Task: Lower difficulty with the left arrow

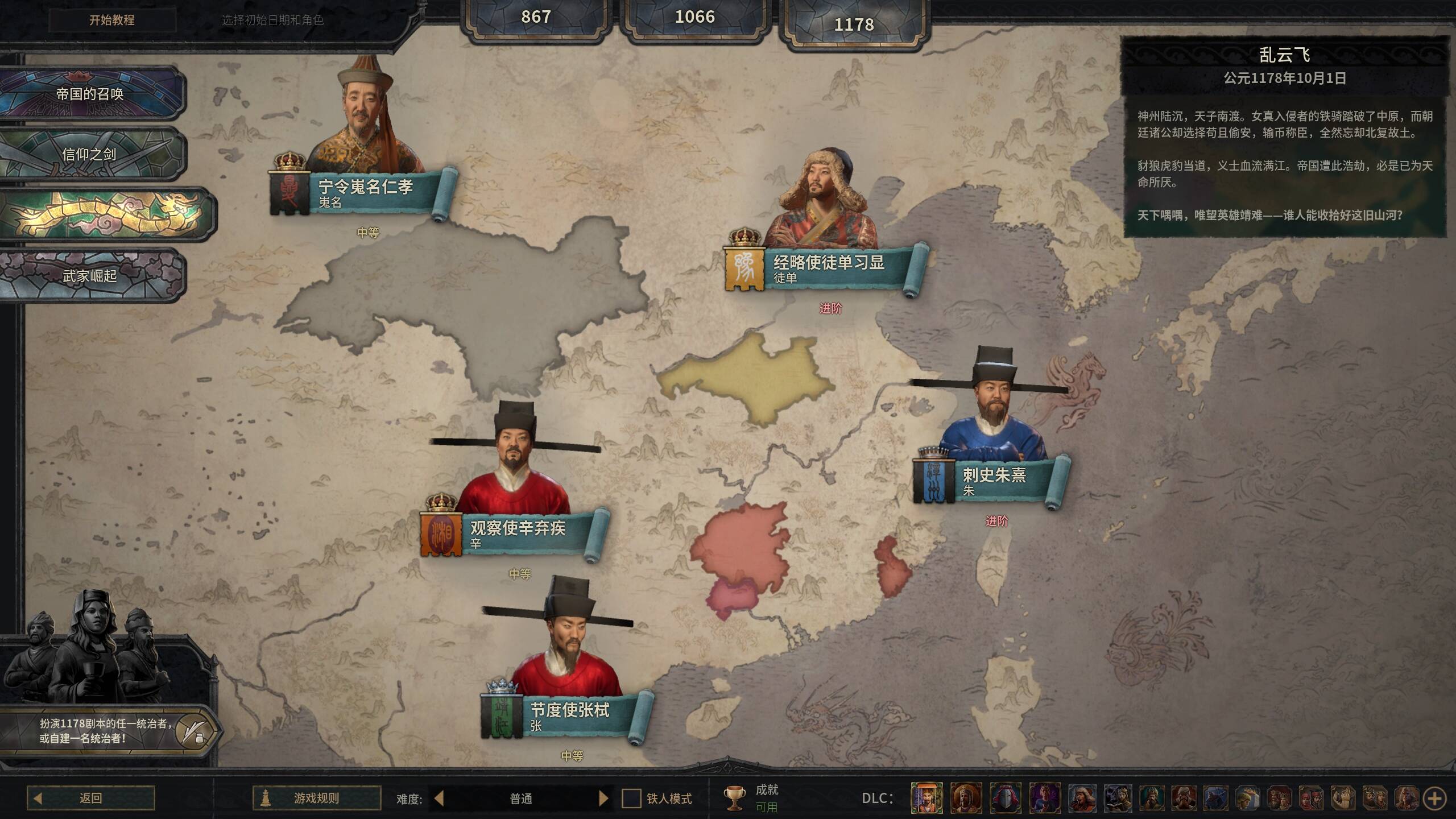Action: click(x=439, y=799)
